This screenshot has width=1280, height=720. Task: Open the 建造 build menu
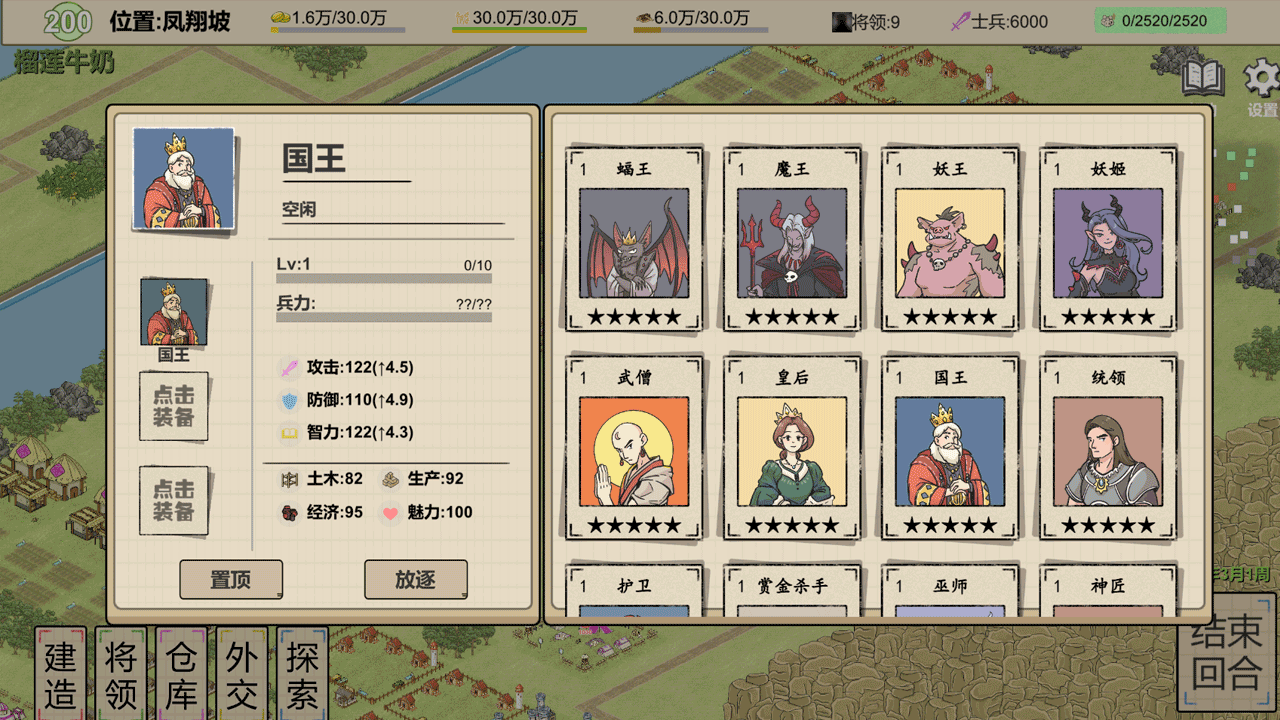61,674
